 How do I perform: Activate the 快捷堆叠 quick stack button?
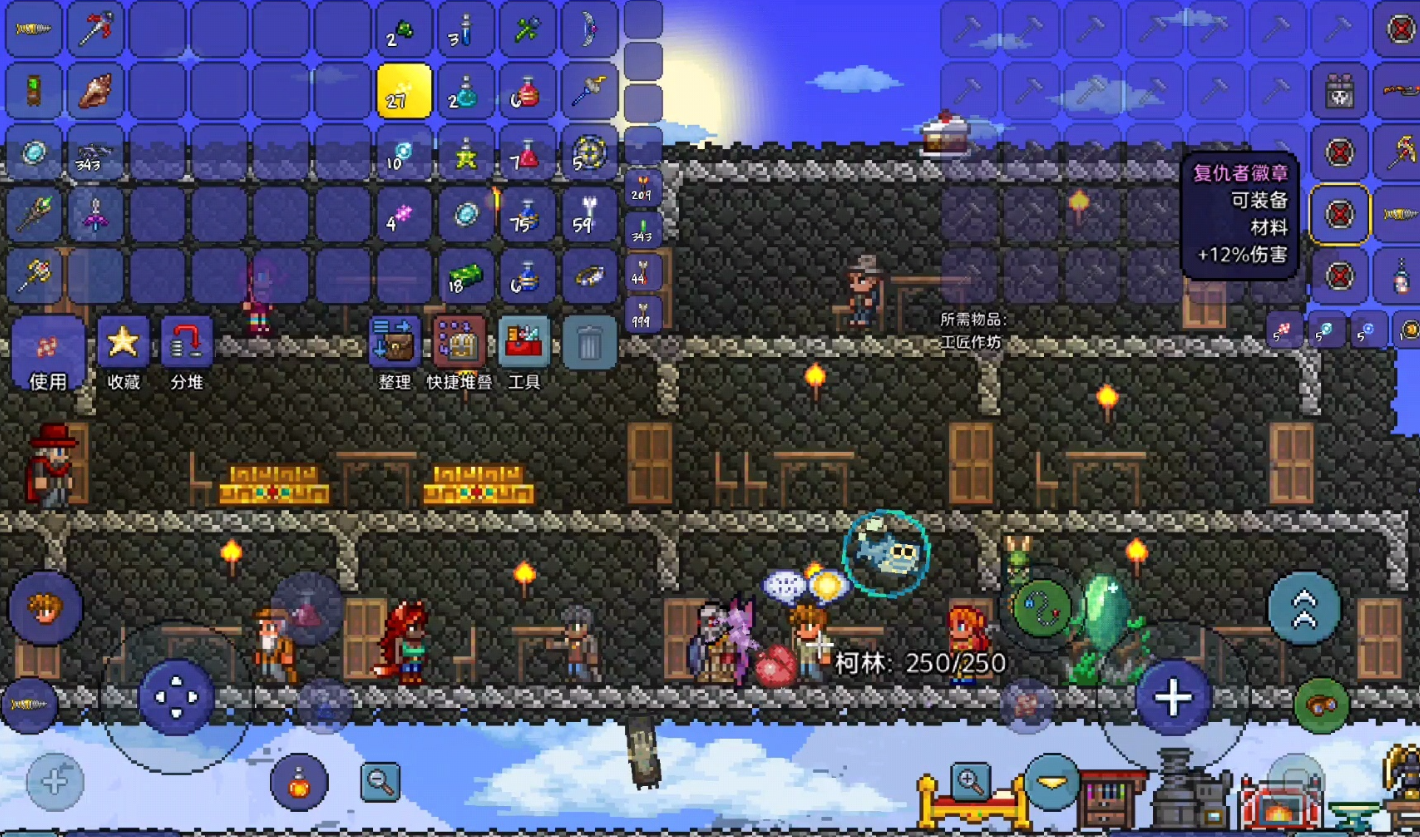click(459, 345)
